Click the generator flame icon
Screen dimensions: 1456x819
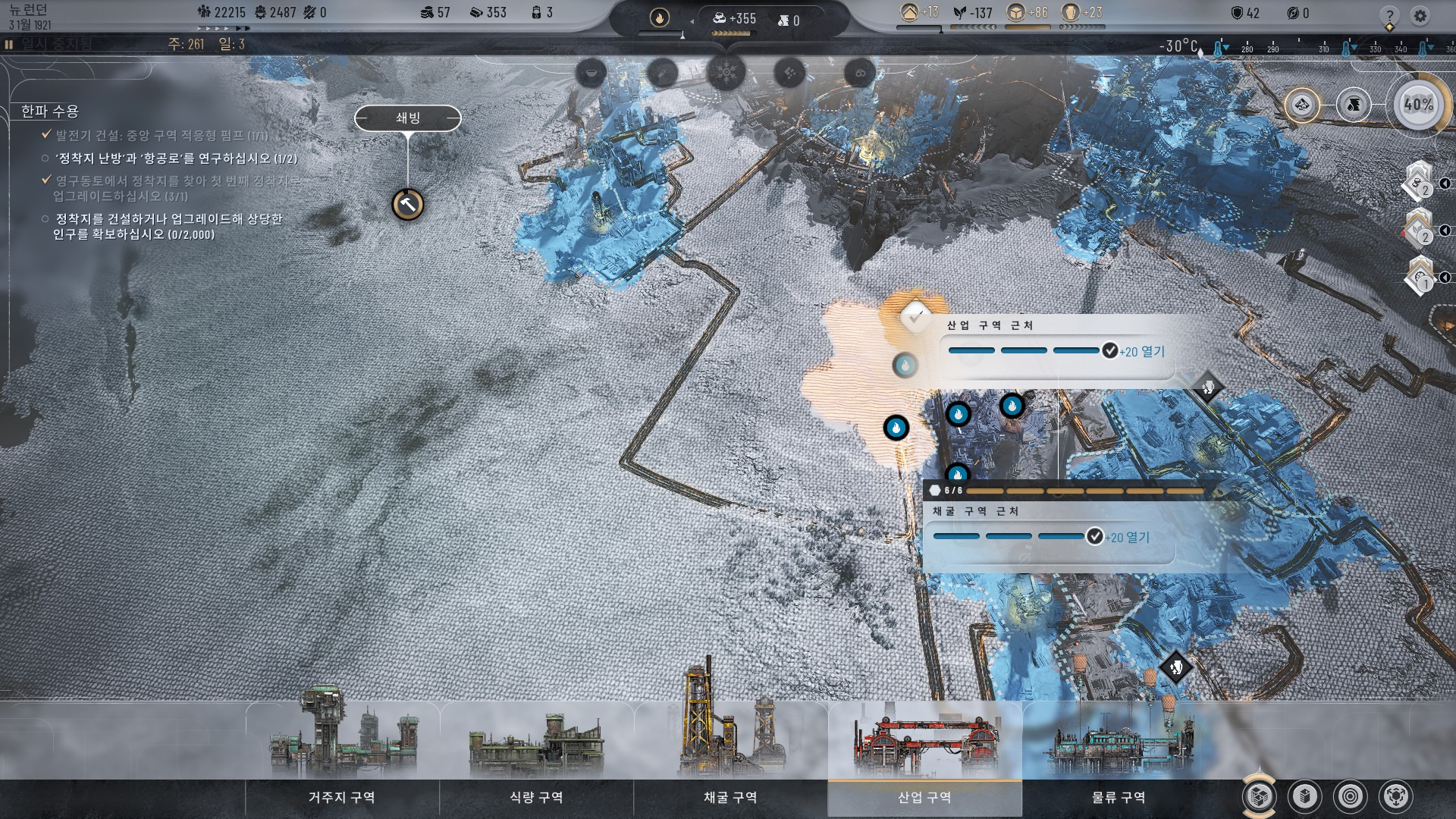pyautogui.click(x=660, y=17)
